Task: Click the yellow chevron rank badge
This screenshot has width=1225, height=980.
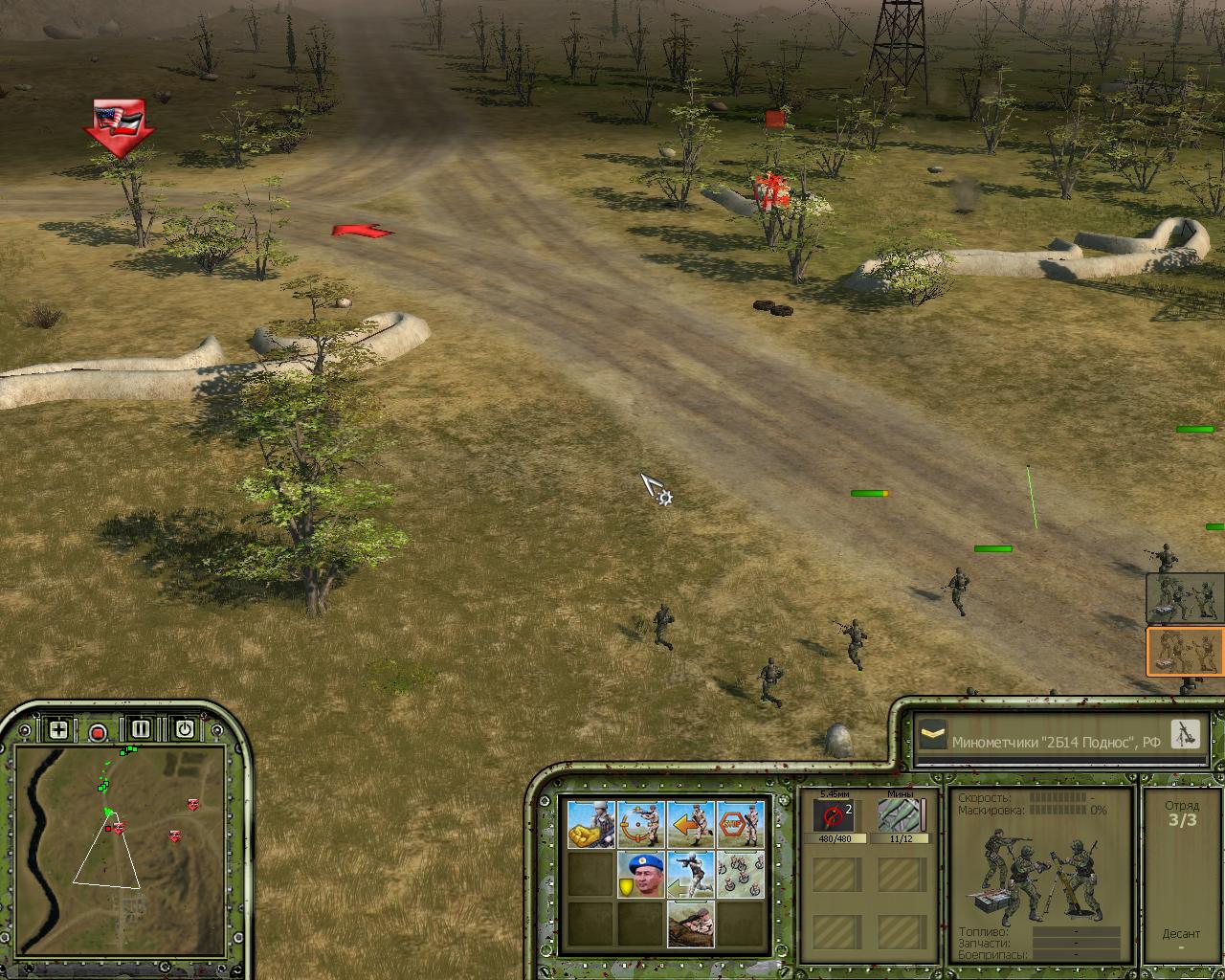Action: click(x=932, y=736)
